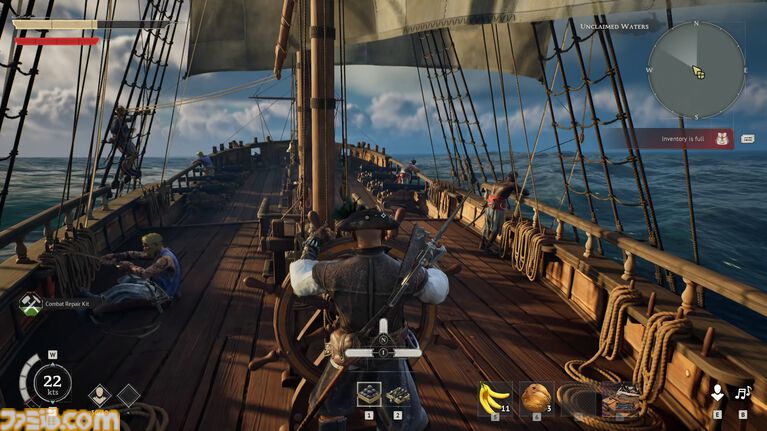
Task: Select the coconut item slot
Action: pos(536,395)
